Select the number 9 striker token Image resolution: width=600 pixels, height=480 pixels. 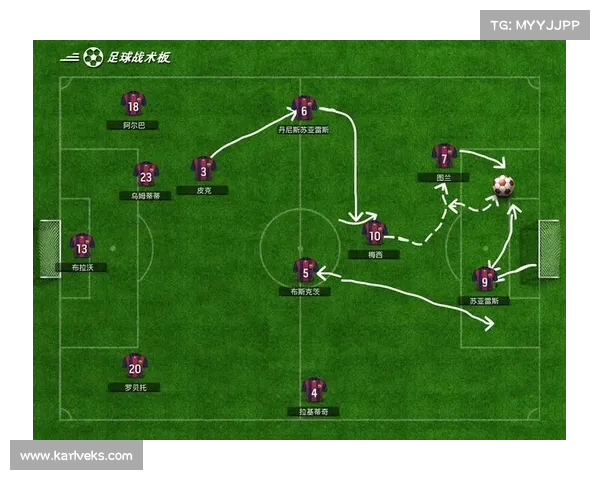(484, 278)
